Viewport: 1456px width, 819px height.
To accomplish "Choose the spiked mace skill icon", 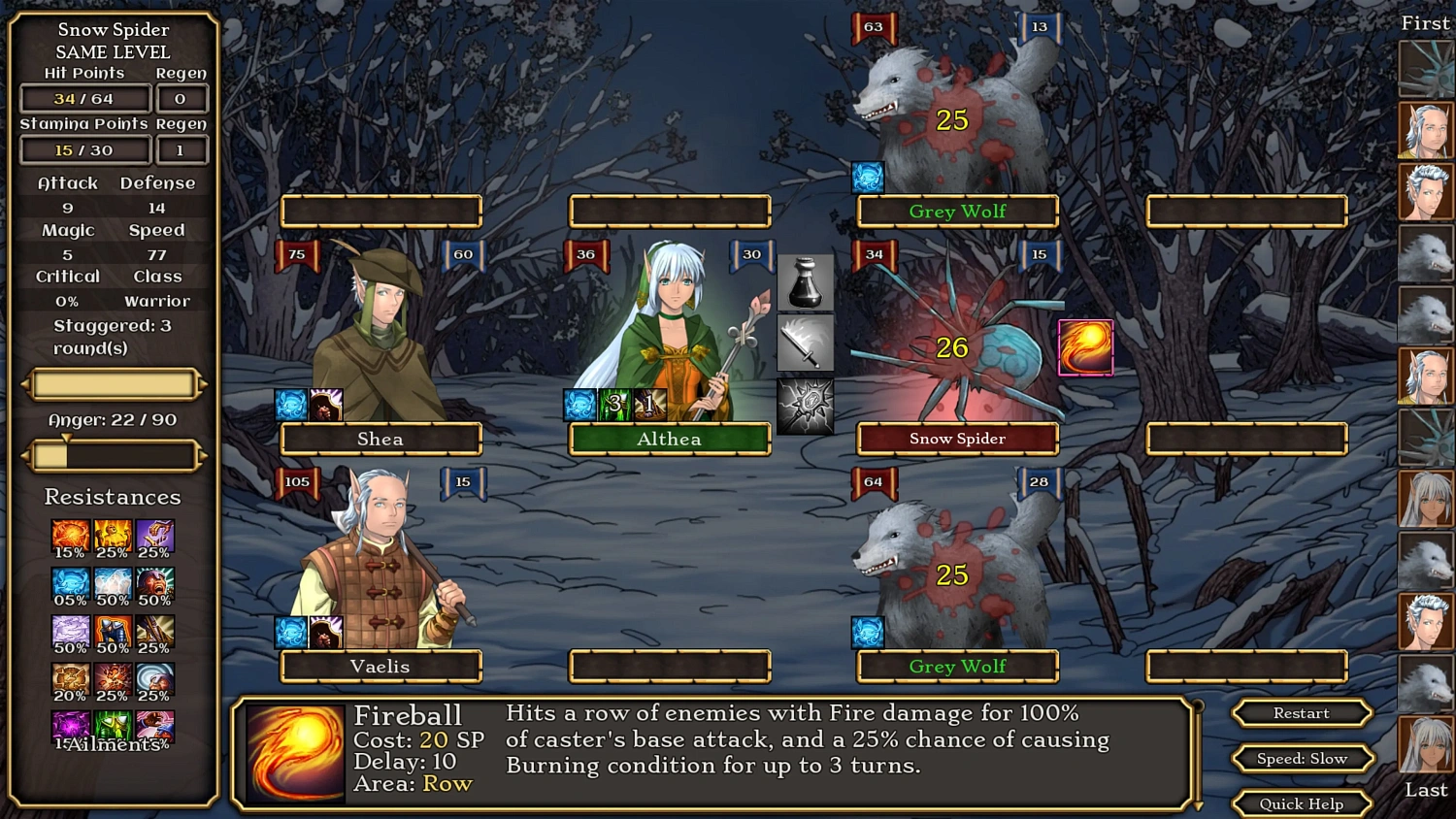I will click(x=805, y=407).
